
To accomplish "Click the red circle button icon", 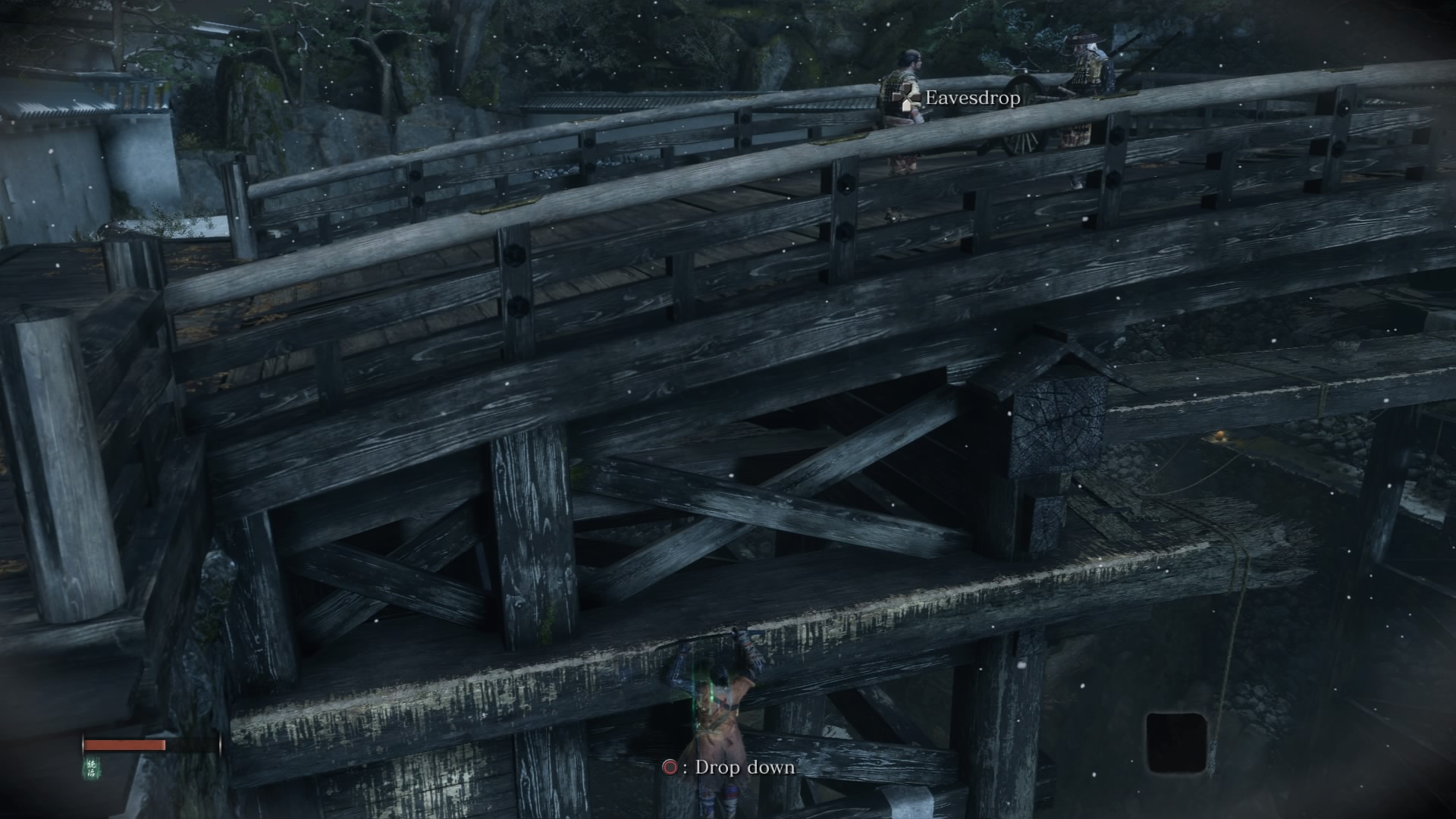I will (x=672, y=767).
